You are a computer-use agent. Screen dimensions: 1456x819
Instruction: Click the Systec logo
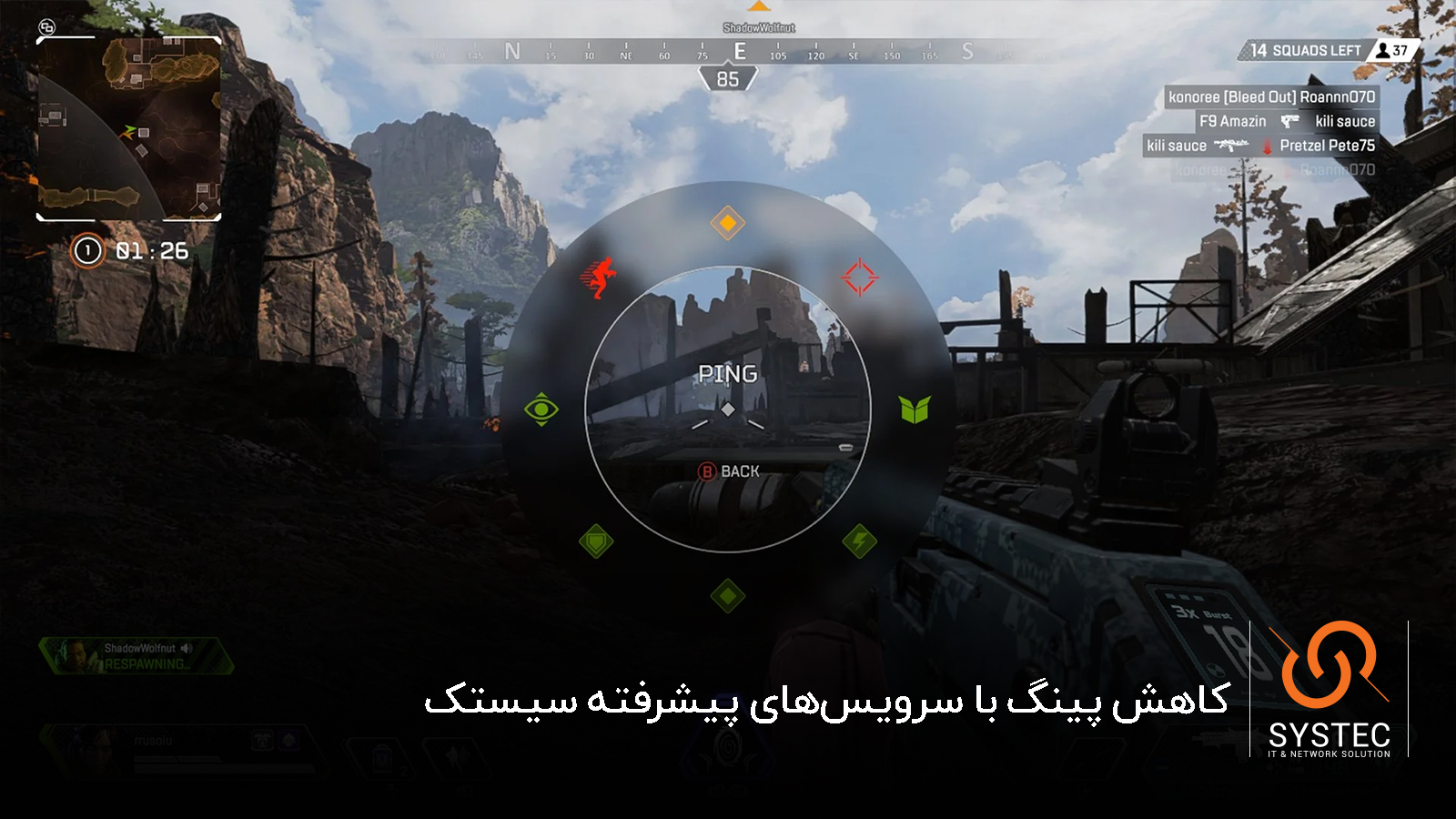coord(1329,689)
